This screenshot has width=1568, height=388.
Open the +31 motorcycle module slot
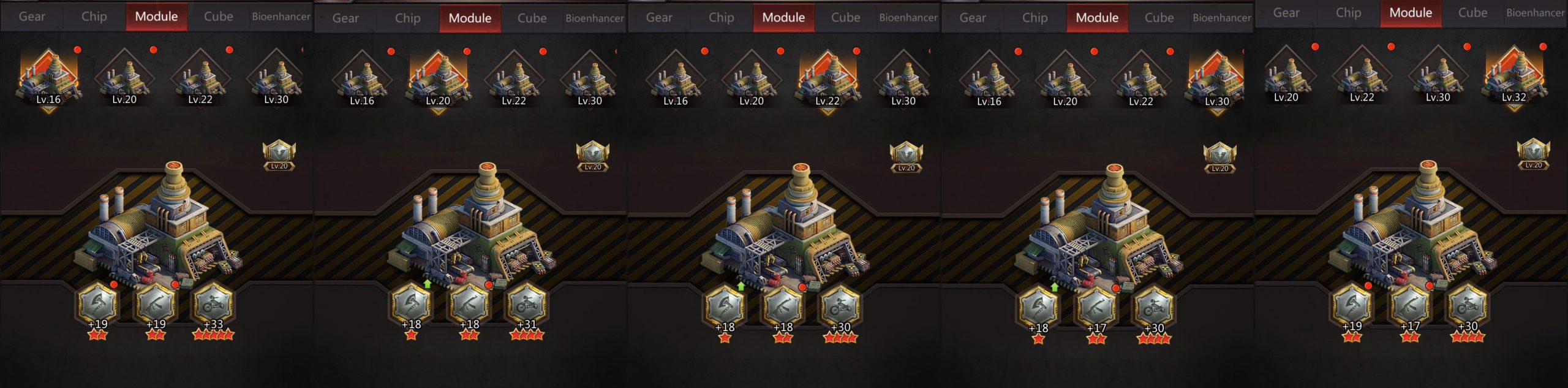[x=527, y=305]
